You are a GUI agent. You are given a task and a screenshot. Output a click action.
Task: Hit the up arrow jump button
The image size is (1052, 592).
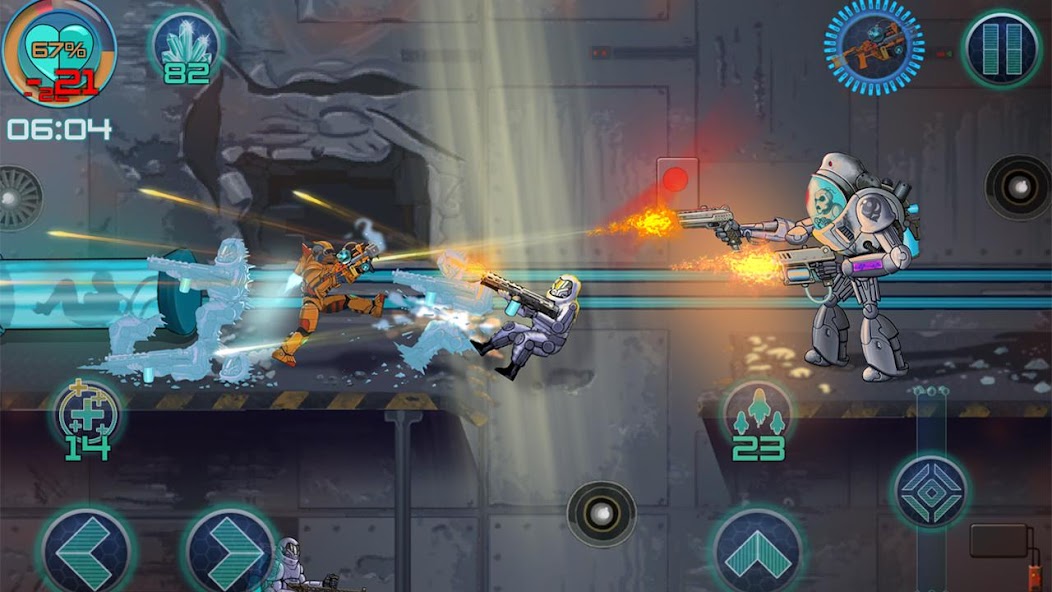(758, 553)
